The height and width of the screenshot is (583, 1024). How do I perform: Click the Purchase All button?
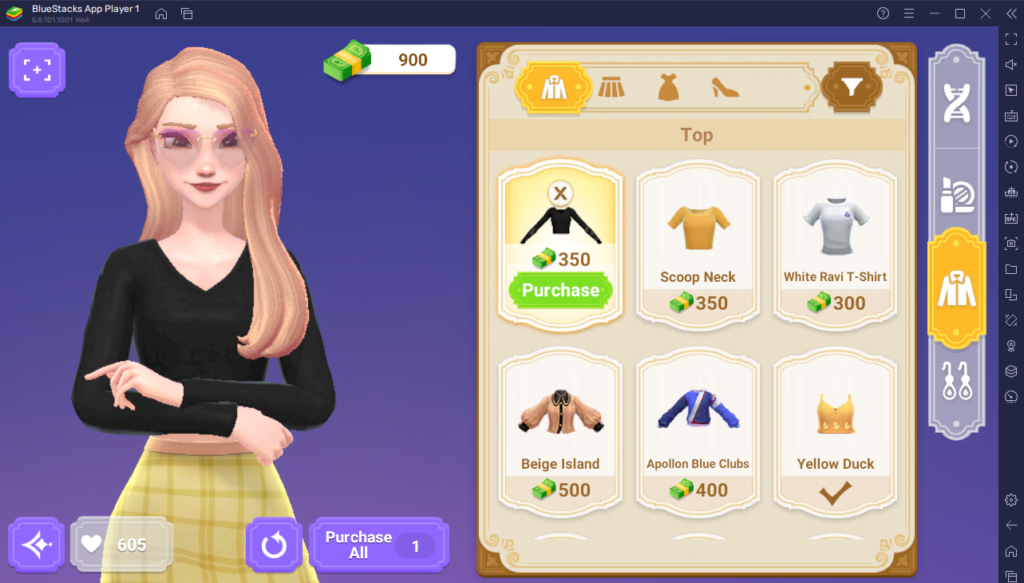pyautogui.click(x=379, y=545)
